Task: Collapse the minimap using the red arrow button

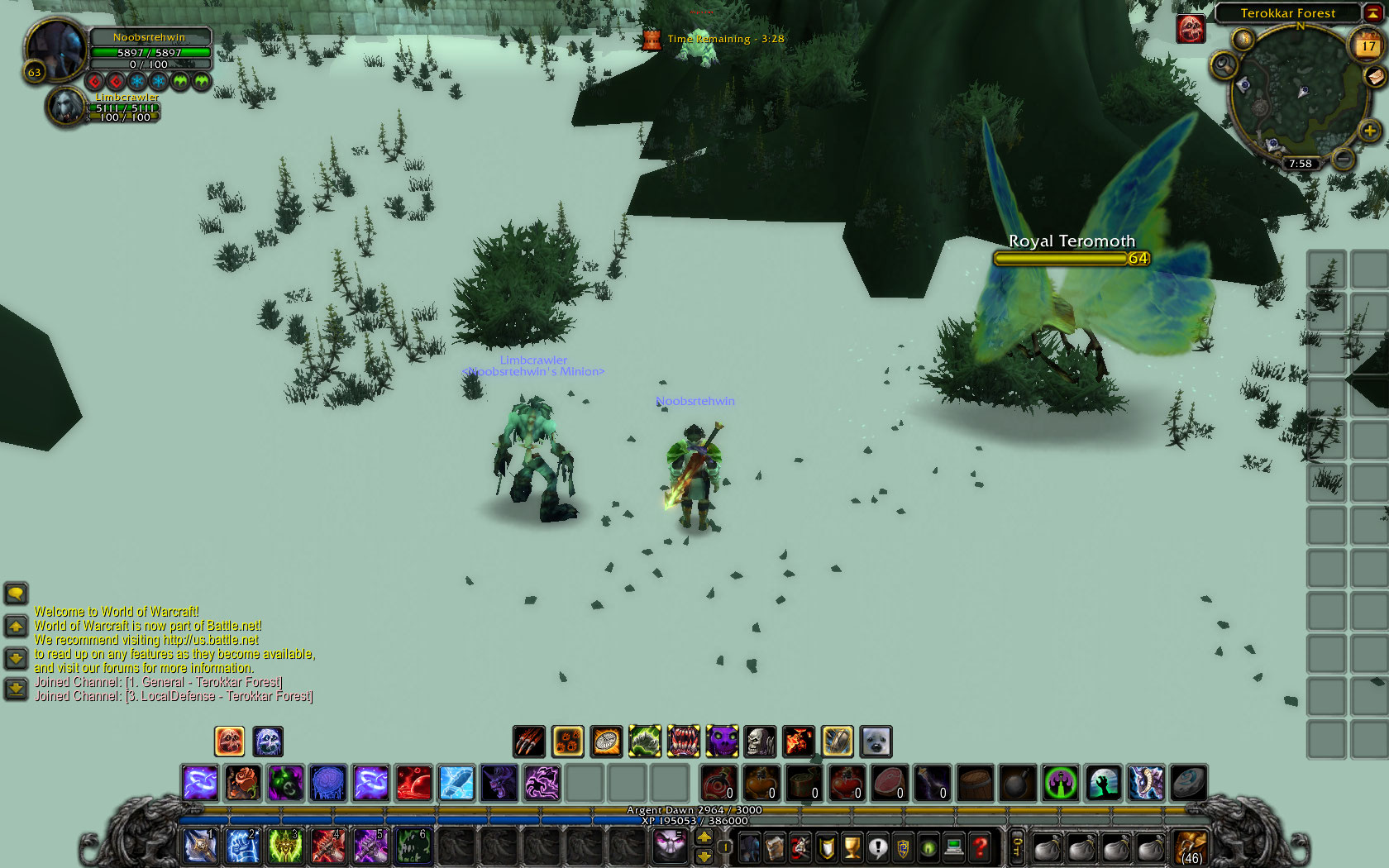Action: click(x=1373, y=12)
